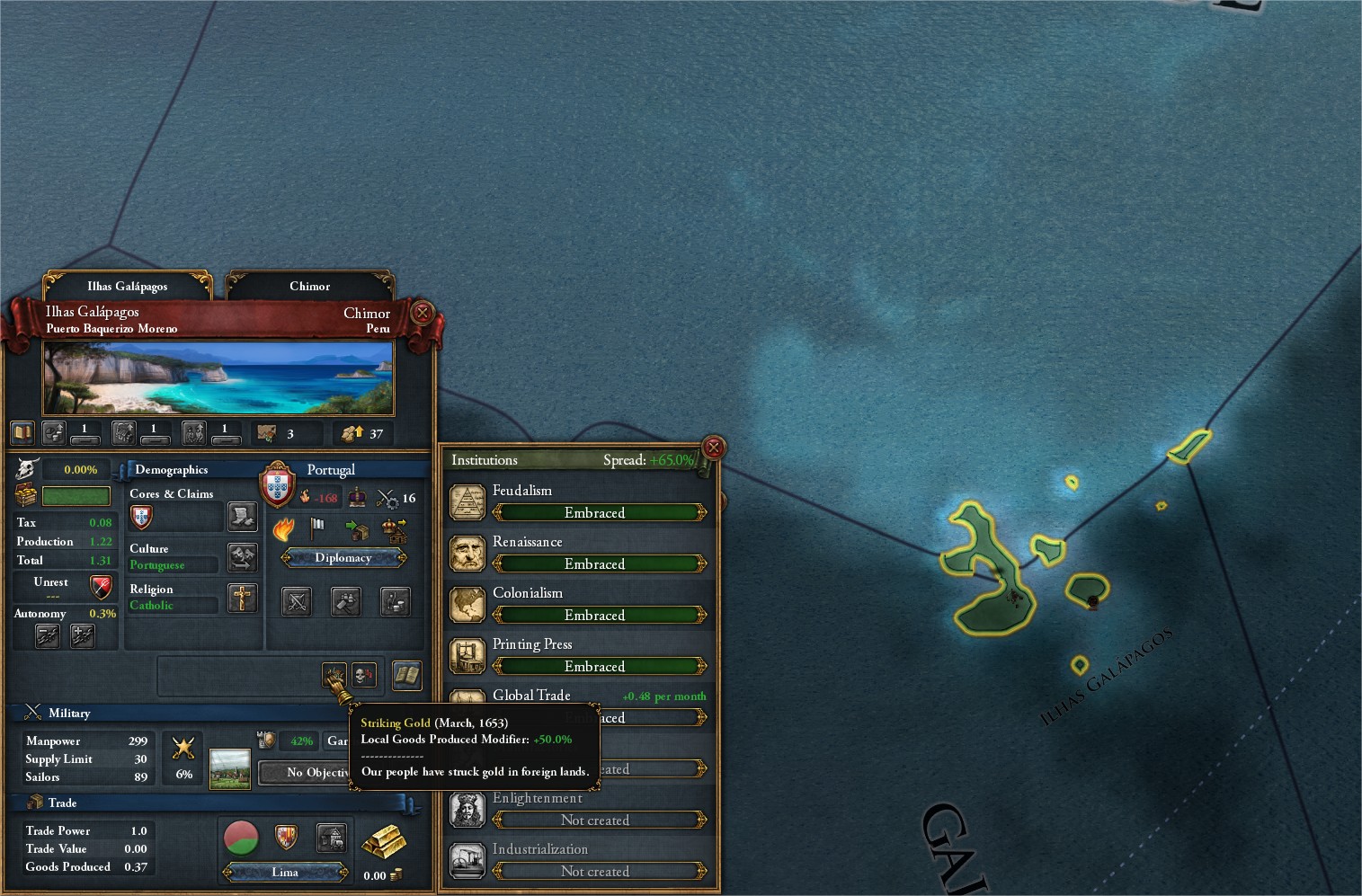Click the fabricate claim scroll button
Screen dimensions: 1362x896
pos(243,519)
